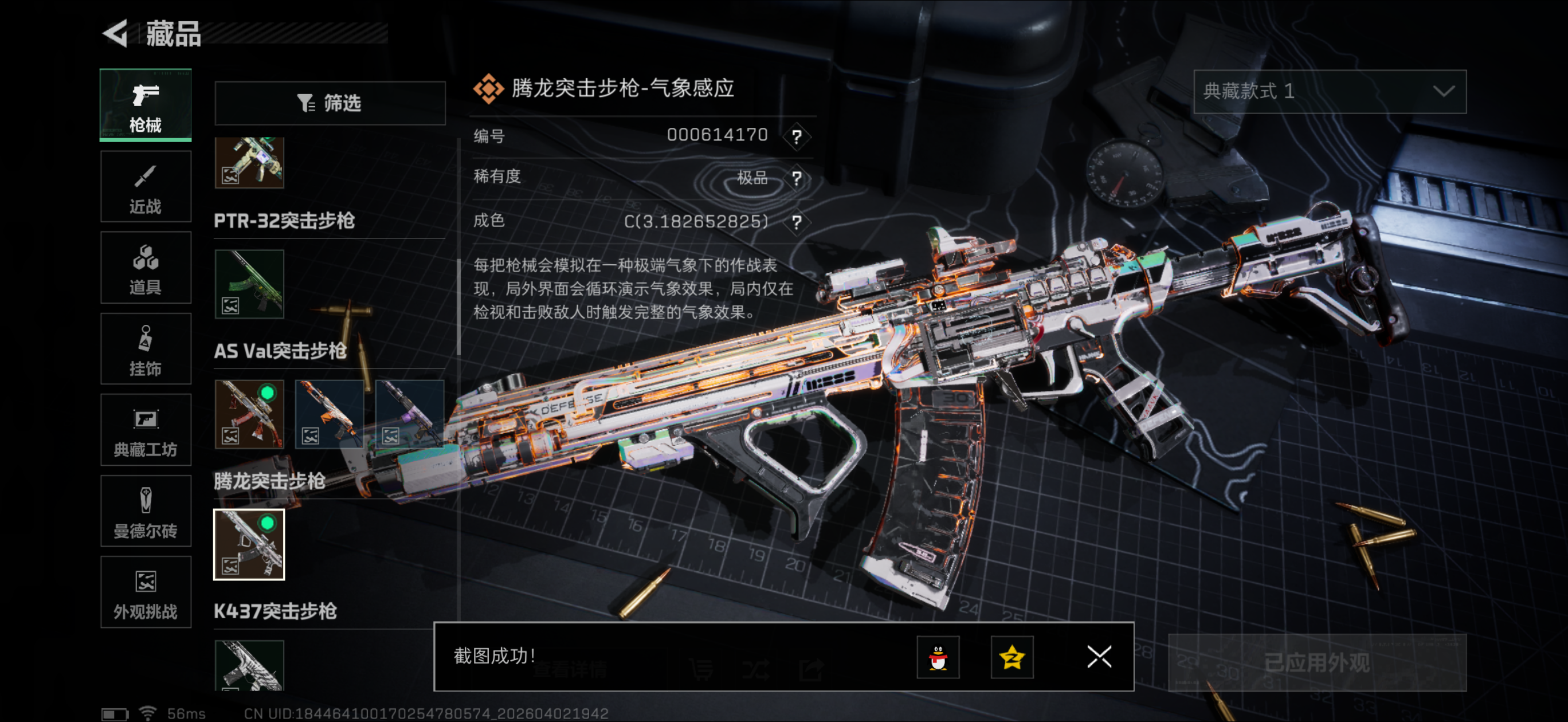Choose the equipped AS Val skin thumbnail
The image size is (1568, 722).
tap(249, 414)
